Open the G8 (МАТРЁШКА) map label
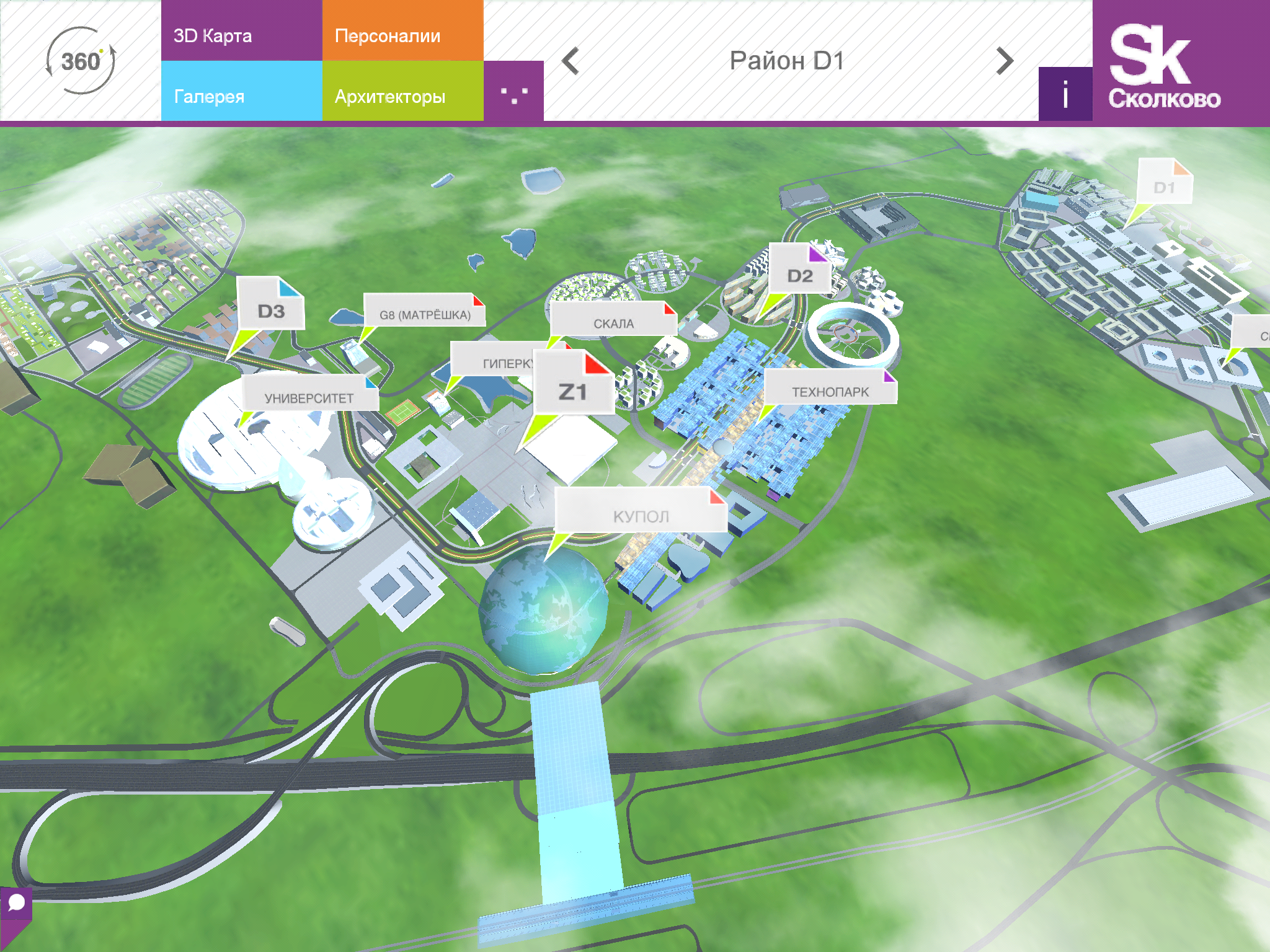The width and height of the screenshot is (1270, 952). [425, 314]
